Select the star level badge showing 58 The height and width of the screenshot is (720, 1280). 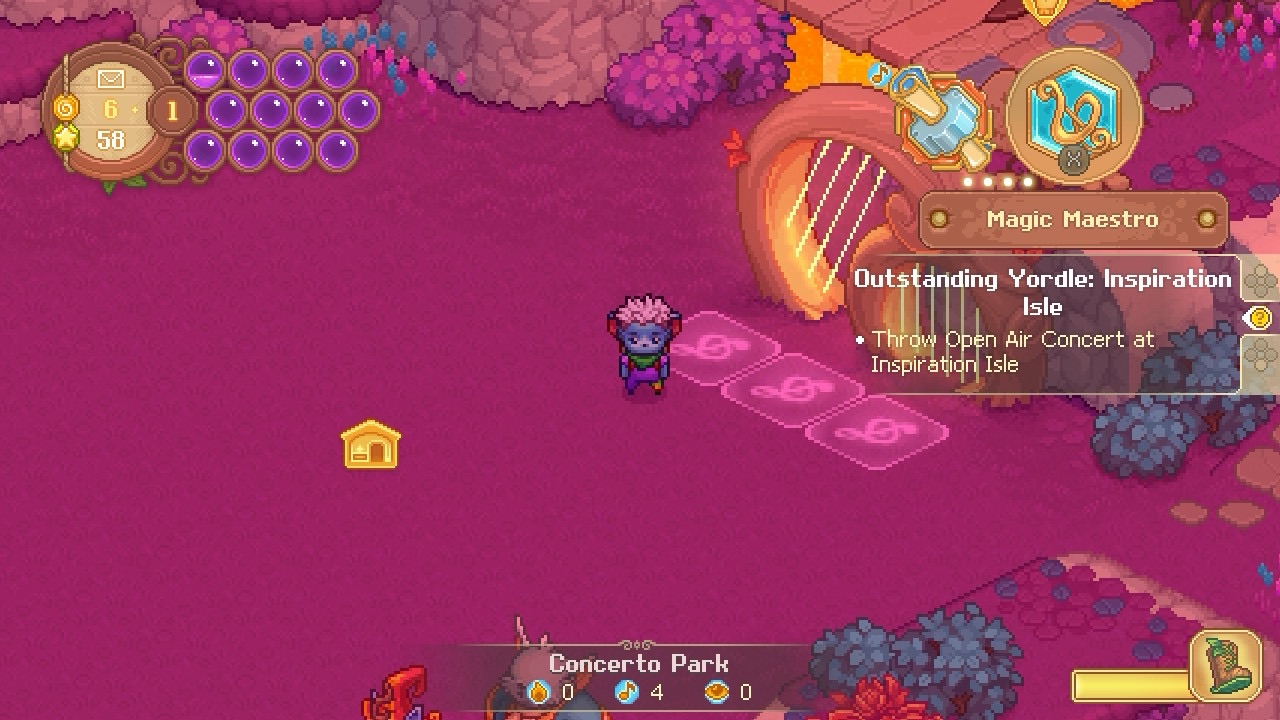[67, 137]
